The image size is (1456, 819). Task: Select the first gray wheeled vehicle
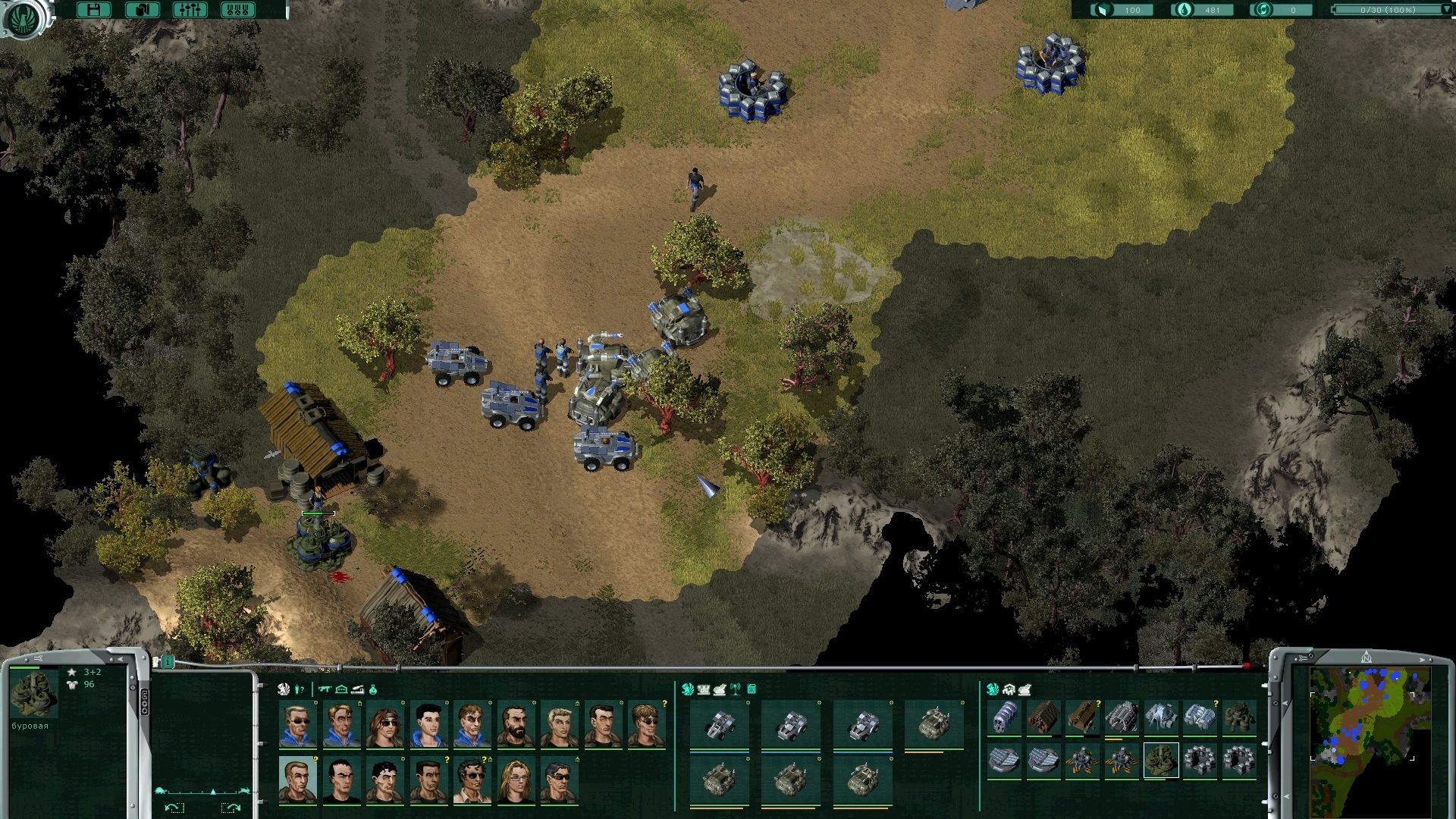pyautogui.click(x=719, y=726)
